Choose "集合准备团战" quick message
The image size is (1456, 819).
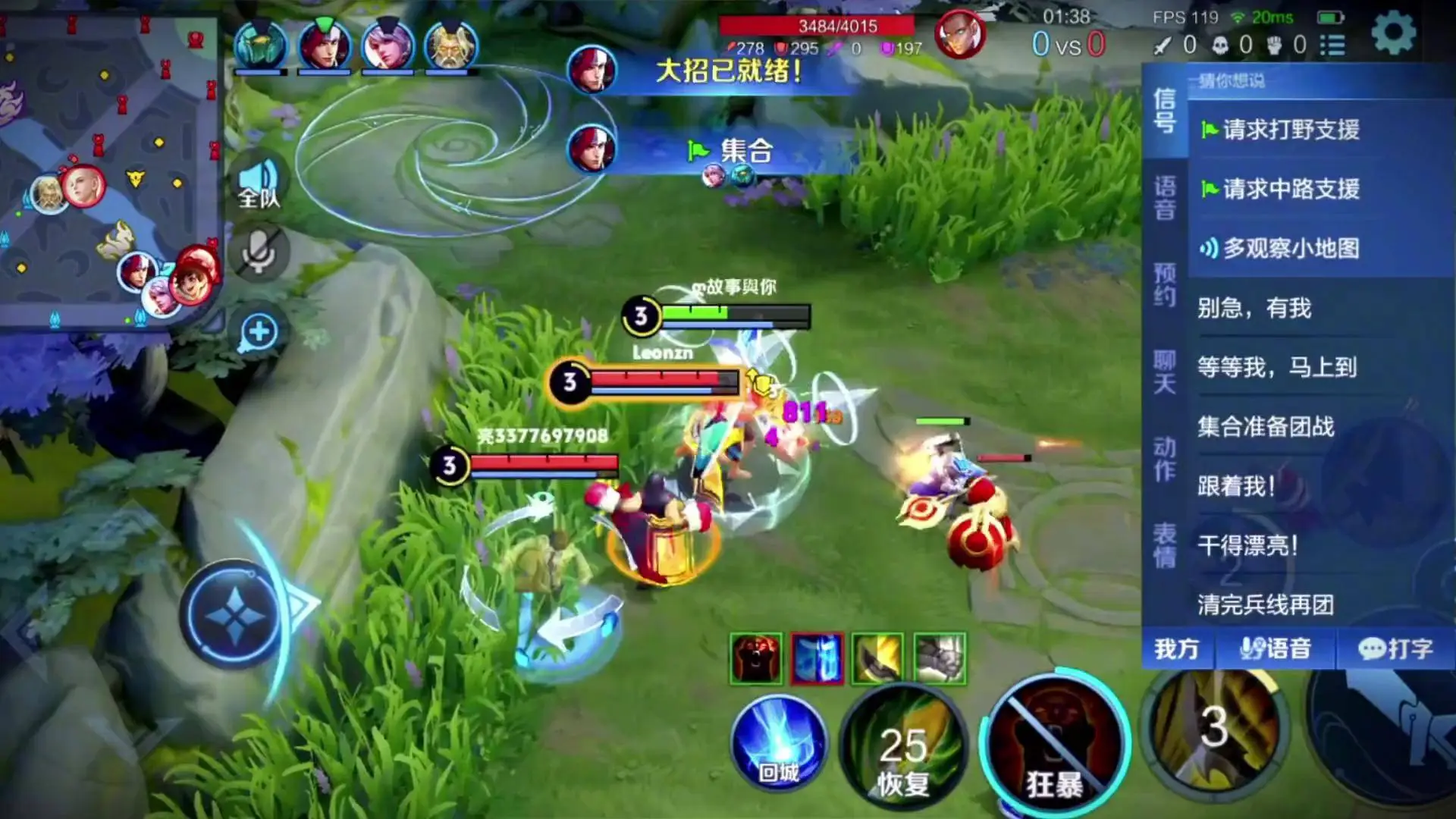point(1266,427)
